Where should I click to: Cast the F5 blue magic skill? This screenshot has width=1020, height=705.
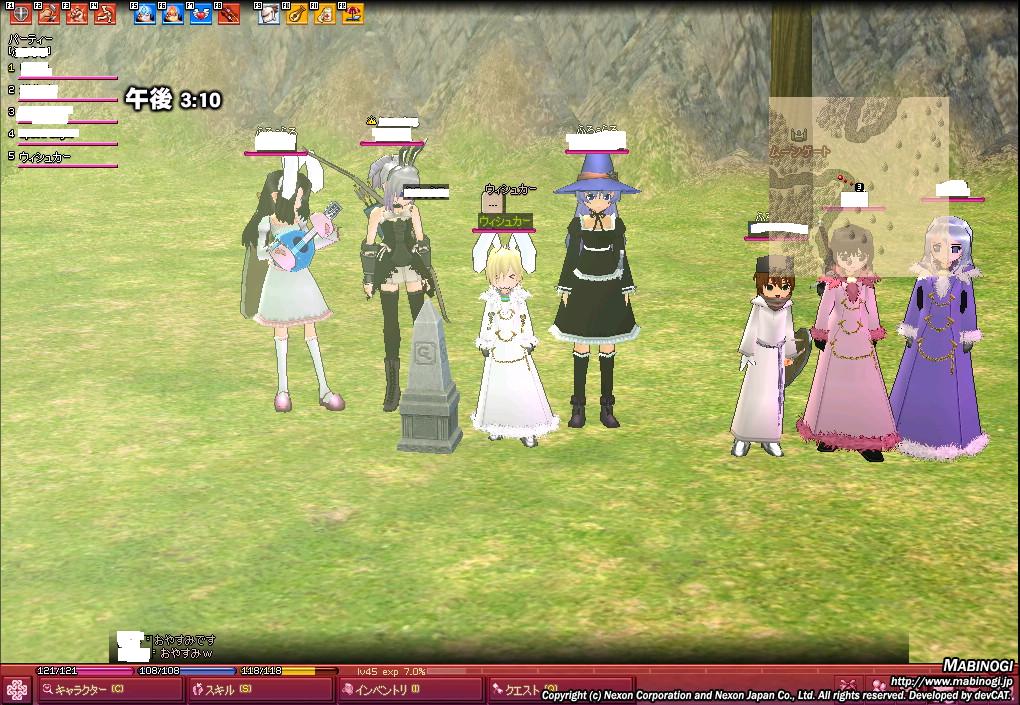pos(145,14)
